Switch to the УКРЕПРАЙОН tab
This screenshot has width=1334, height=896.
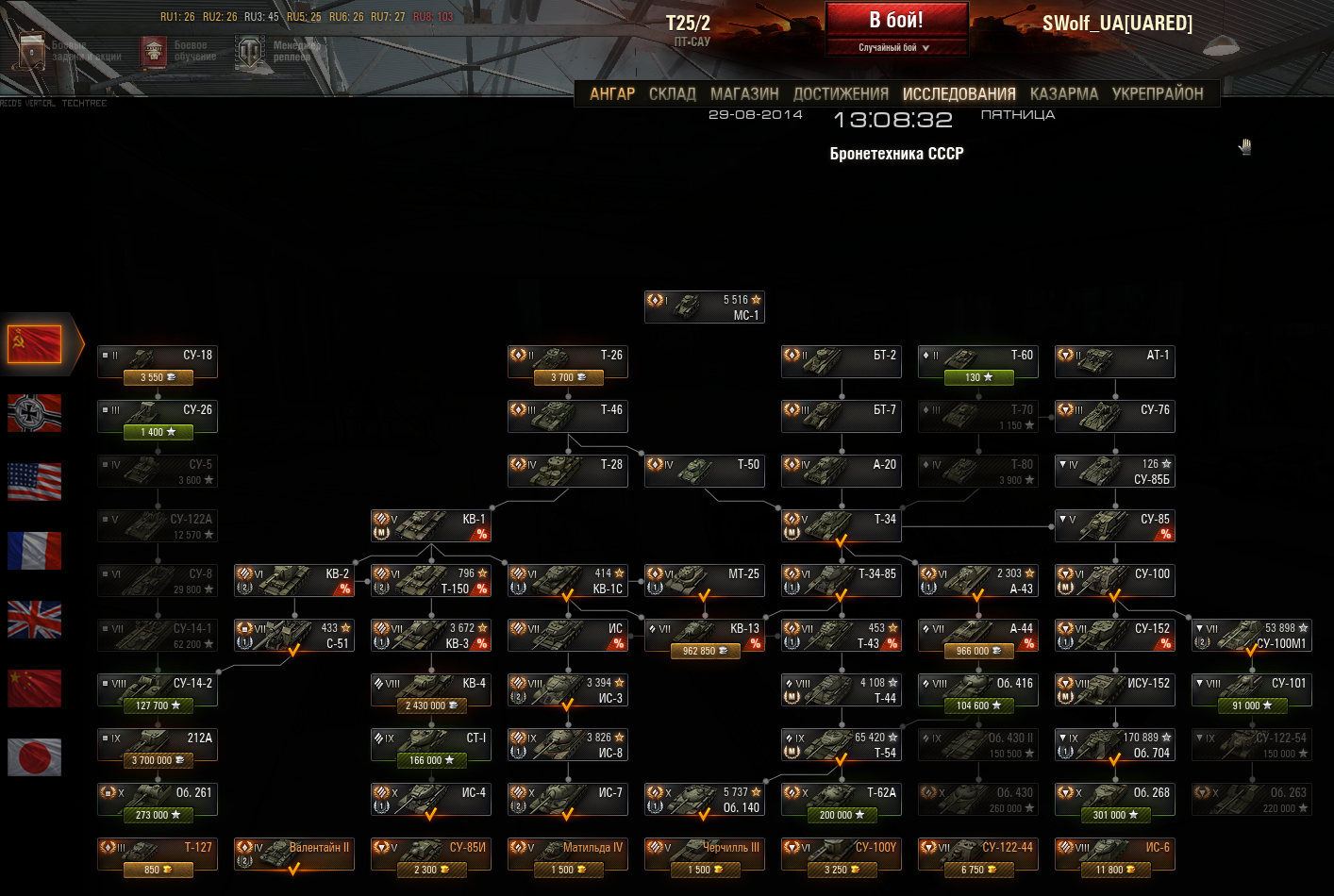[x=1158, y=93]
